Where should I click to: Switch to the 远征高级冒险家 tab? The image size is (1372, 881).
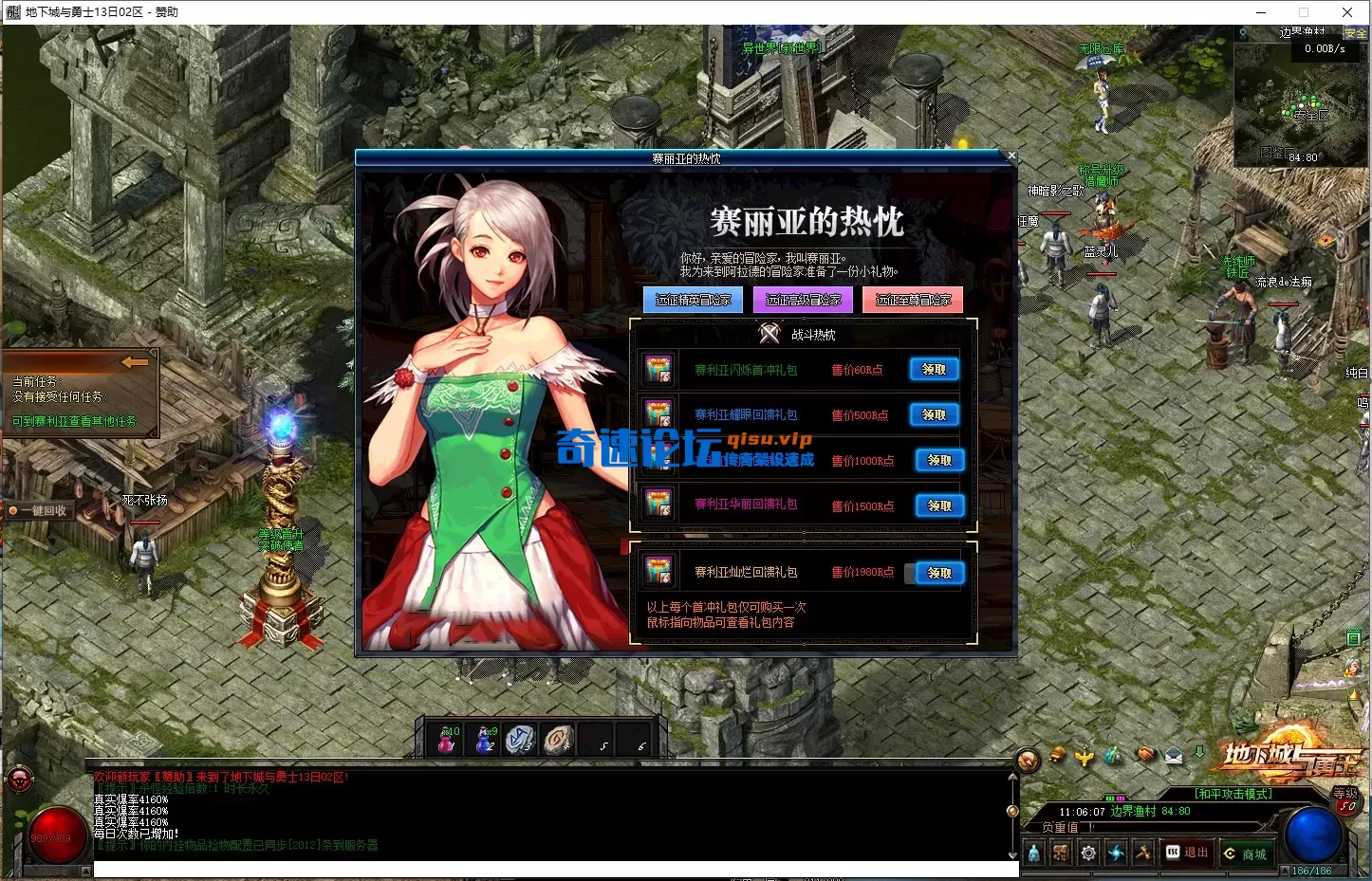coord(802,300)
